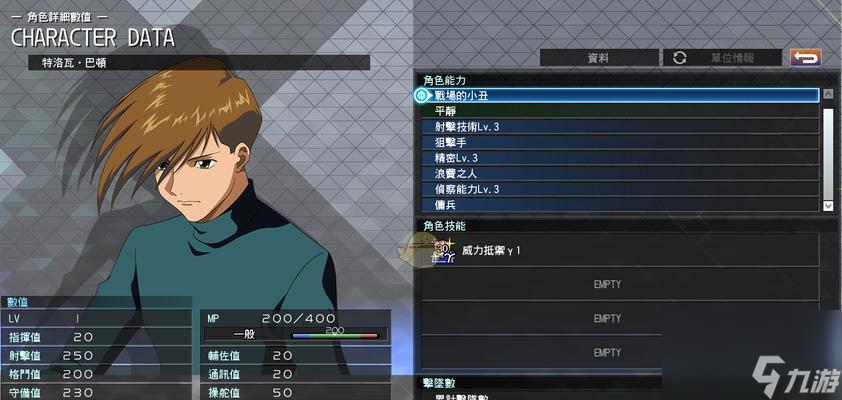Click the orange back arrow button
The width and height of the screenshot is (842, 400).
[805, 58]
